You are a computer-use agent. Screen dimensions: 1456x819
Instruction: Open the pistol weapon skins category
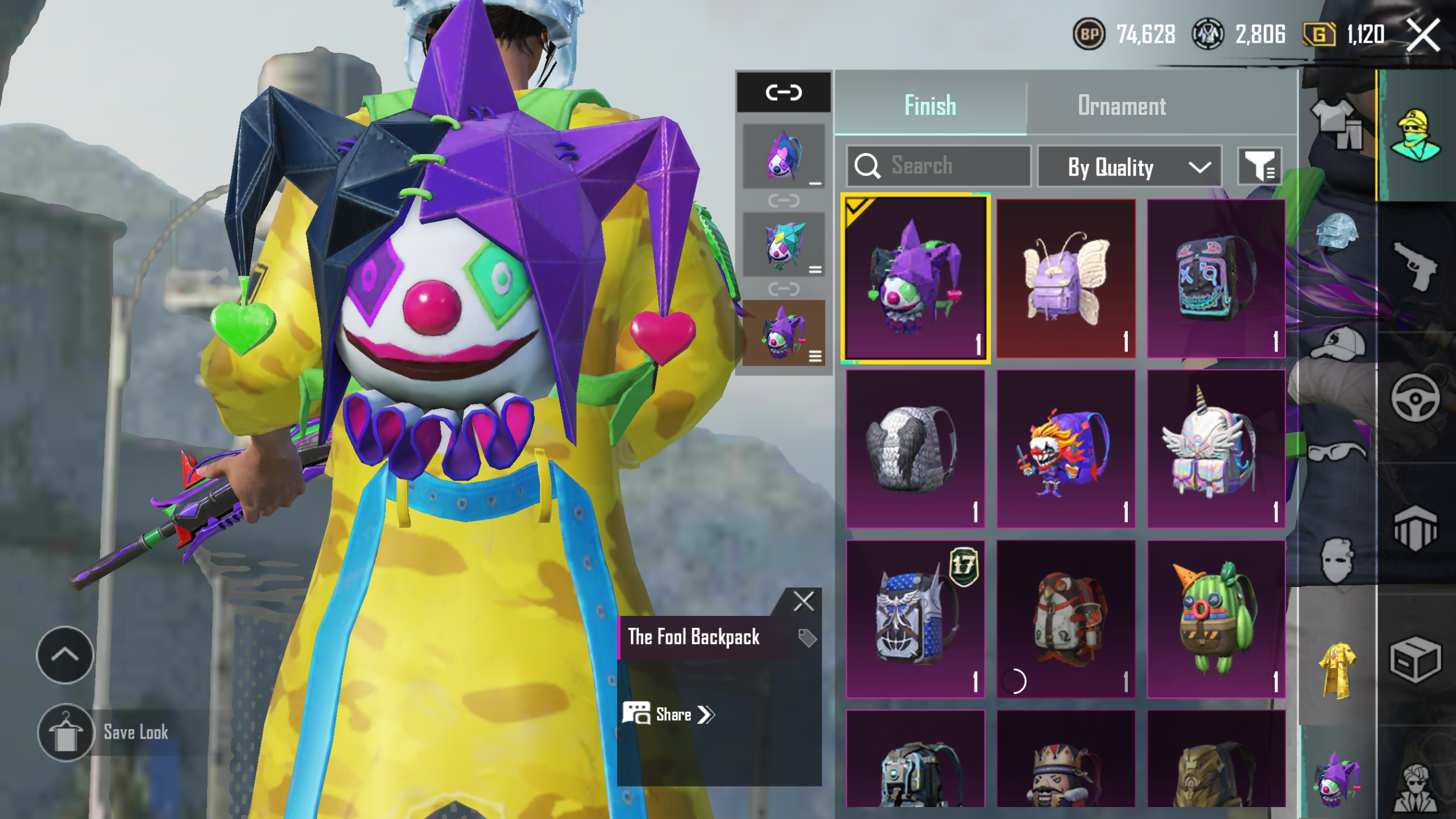click(x=1415, y=266)
